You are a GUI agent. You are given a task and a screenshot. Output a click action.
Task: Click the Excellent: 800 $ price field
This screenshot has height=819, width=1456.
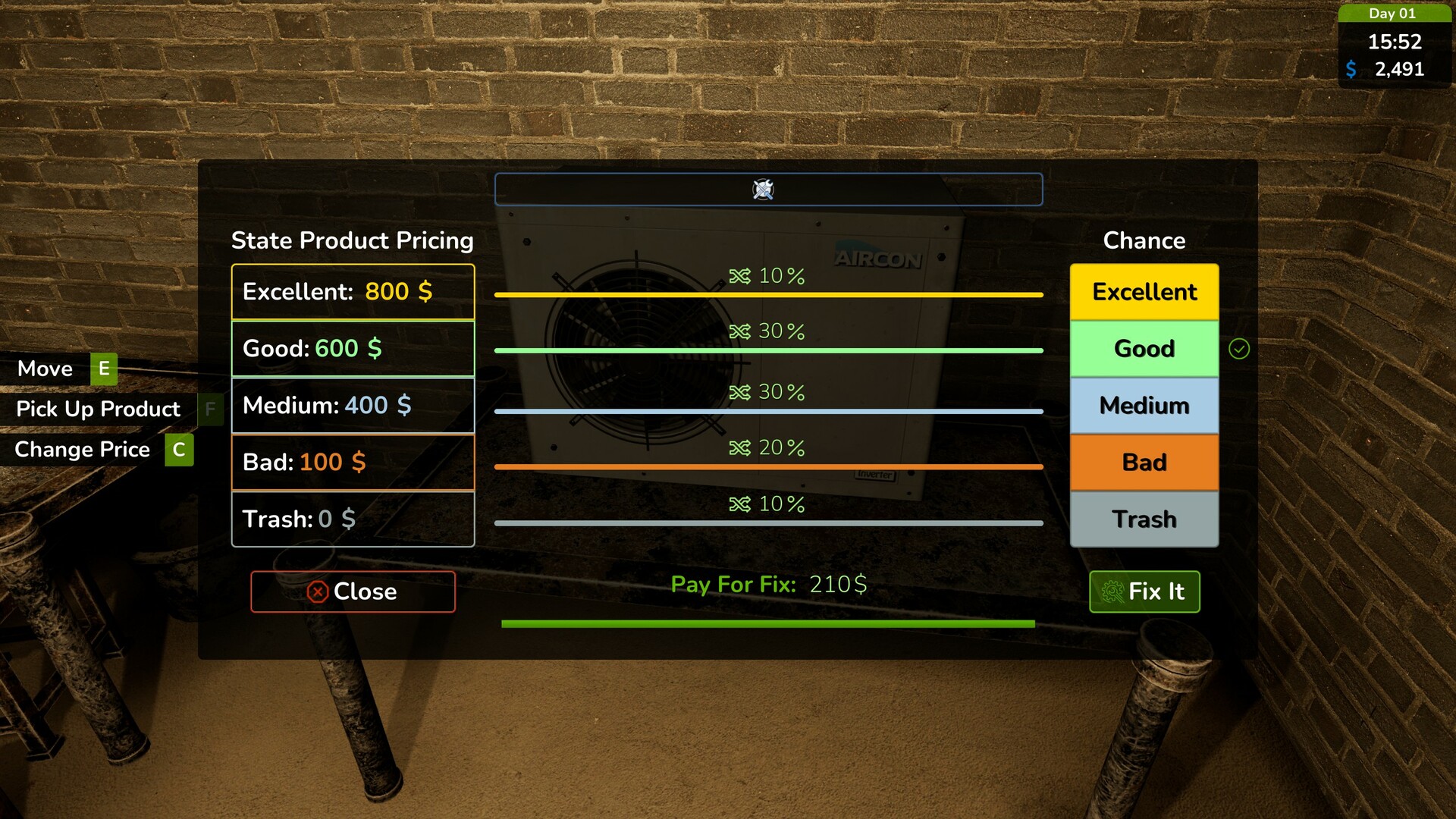click(x=353, y=291)
